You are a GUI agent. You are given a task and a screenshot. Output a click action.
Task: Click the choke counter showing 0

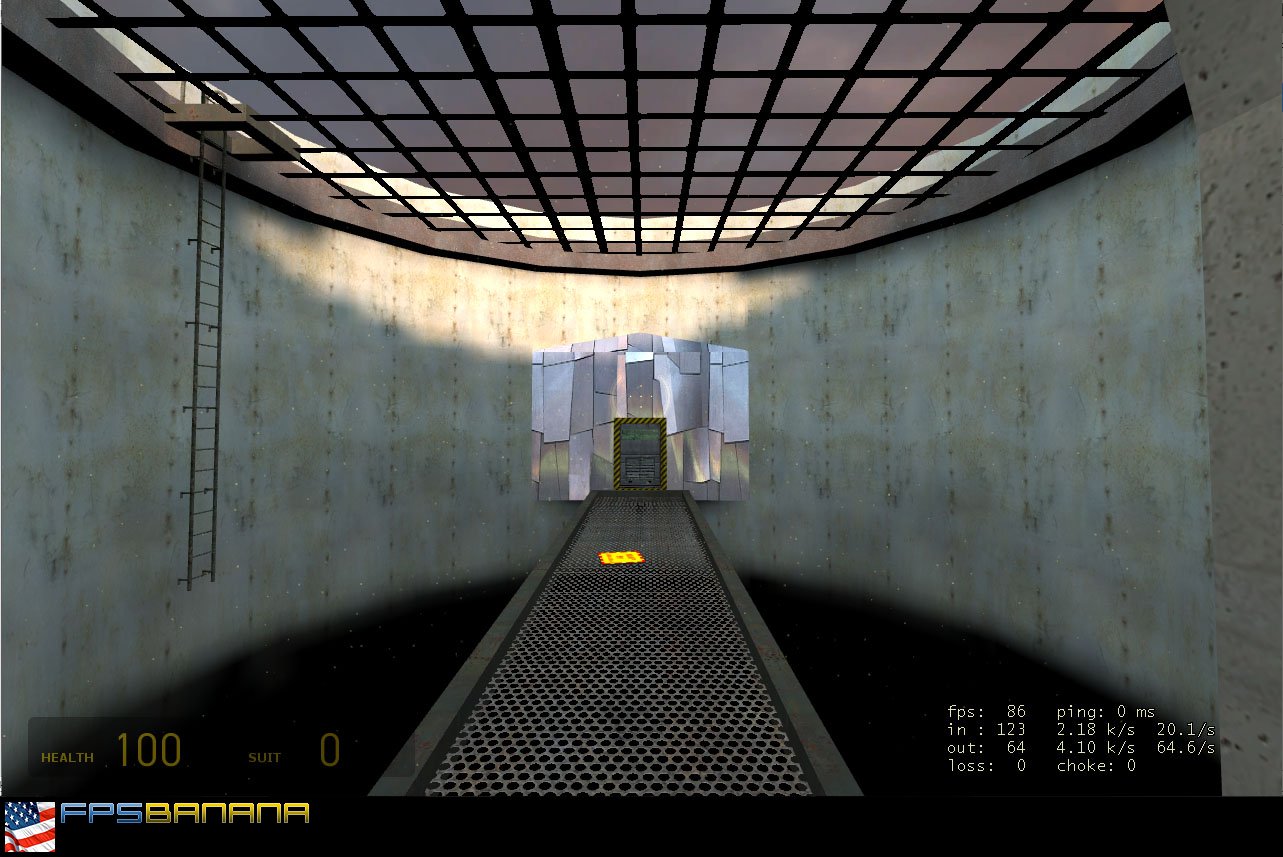click(x=1095, y=763)
